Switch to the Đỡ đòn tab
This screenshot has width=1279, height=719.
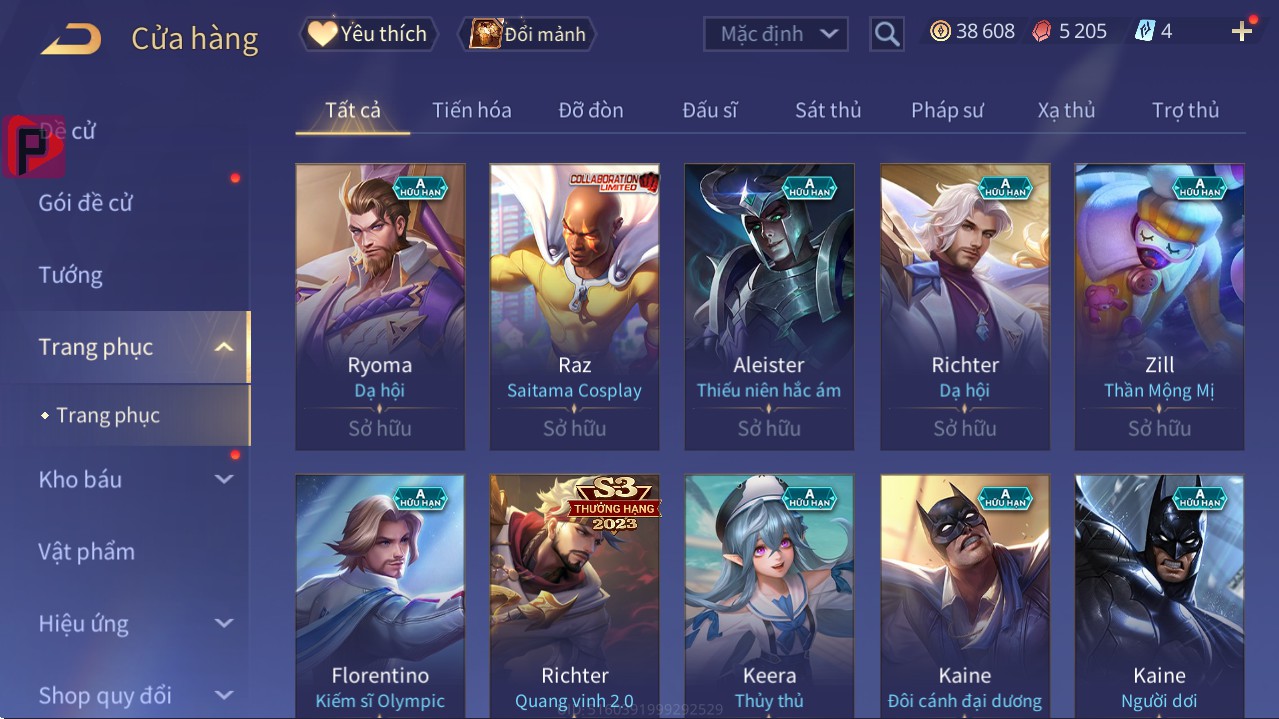[x=590, y=110]
